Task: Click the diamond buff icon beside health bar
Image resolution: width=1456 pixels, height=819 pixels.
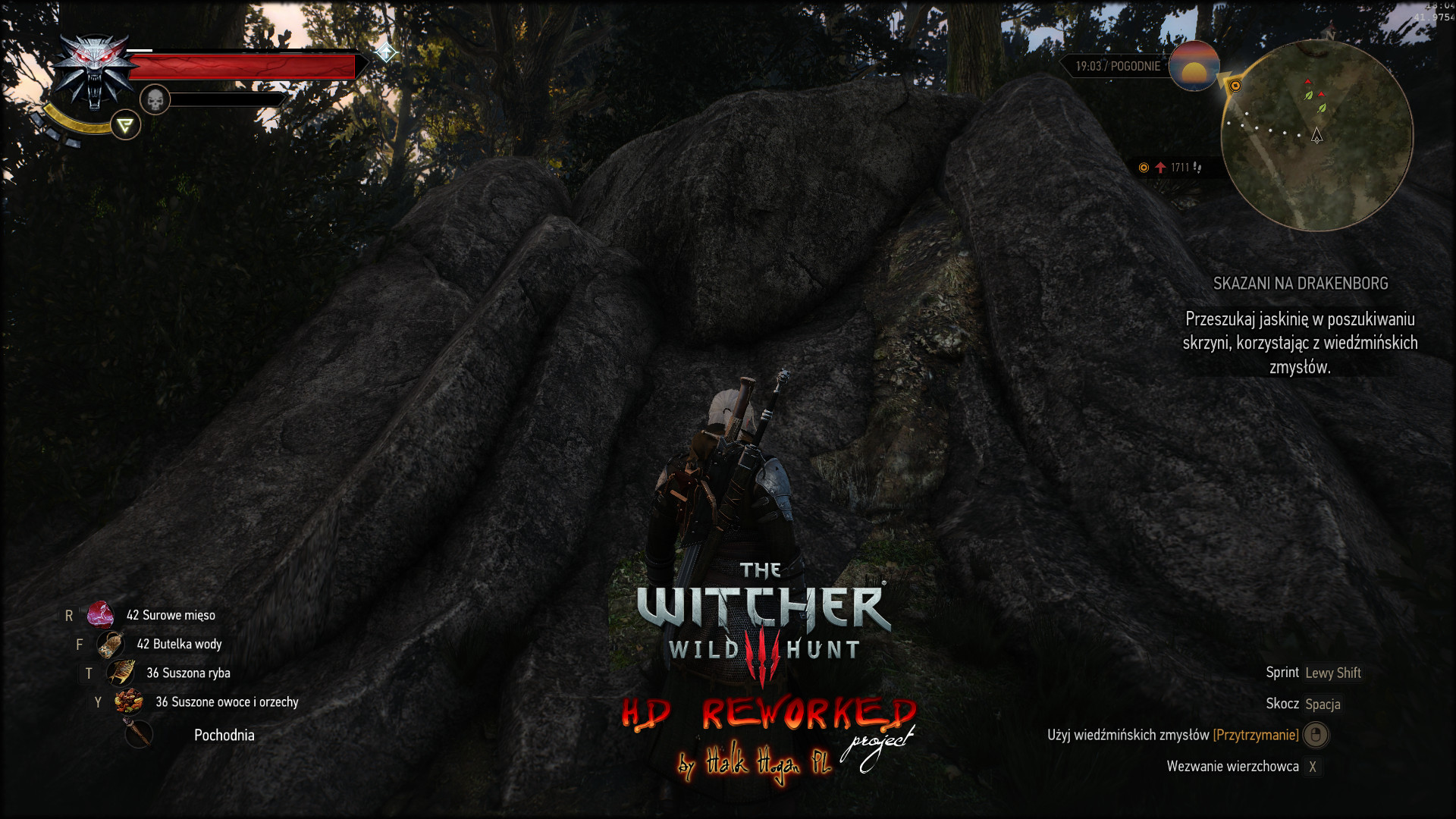Action: (386, 52)
